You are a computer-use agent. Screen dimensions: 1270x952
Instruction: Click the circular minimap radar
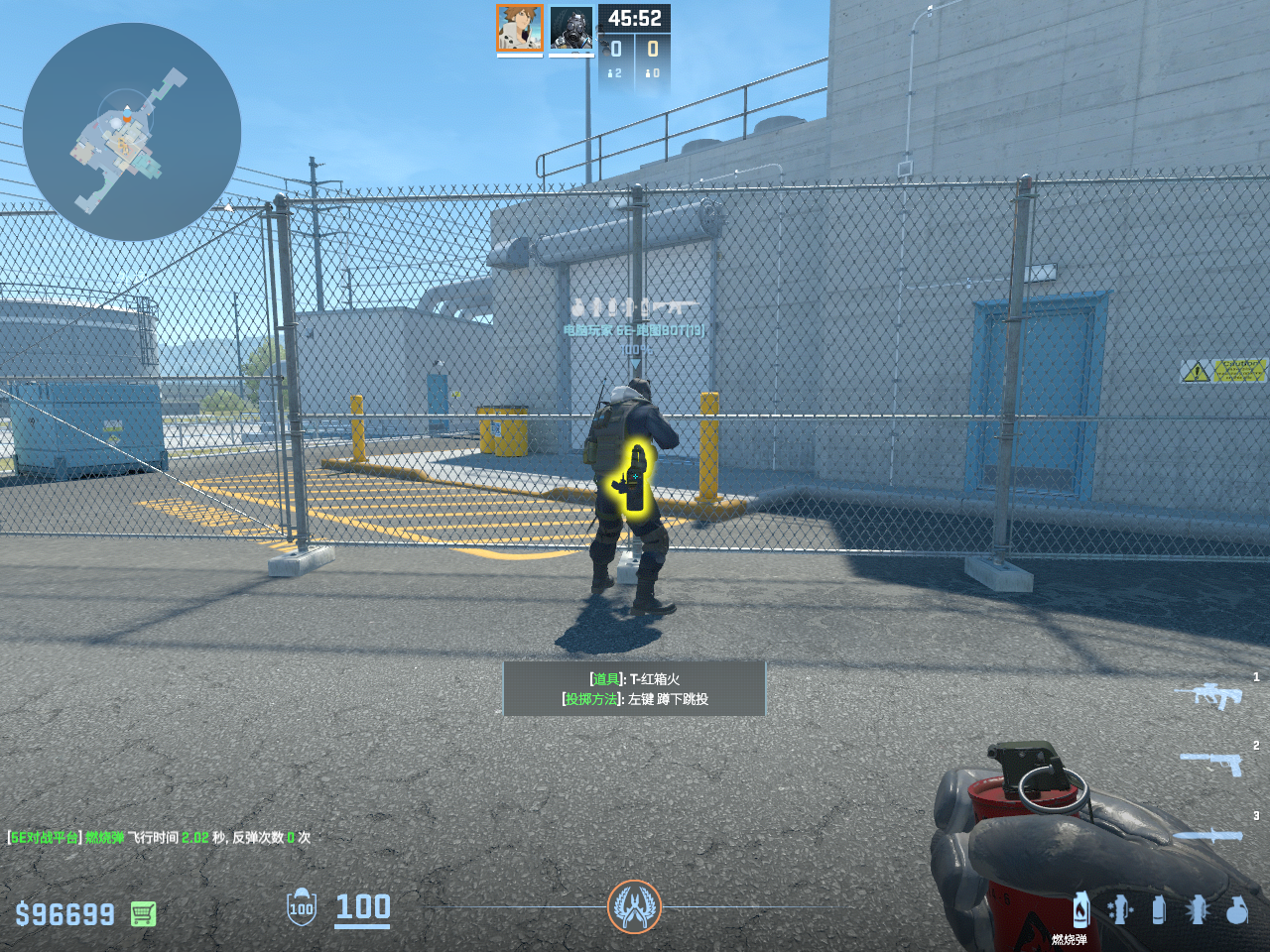(x=132, y=132)
